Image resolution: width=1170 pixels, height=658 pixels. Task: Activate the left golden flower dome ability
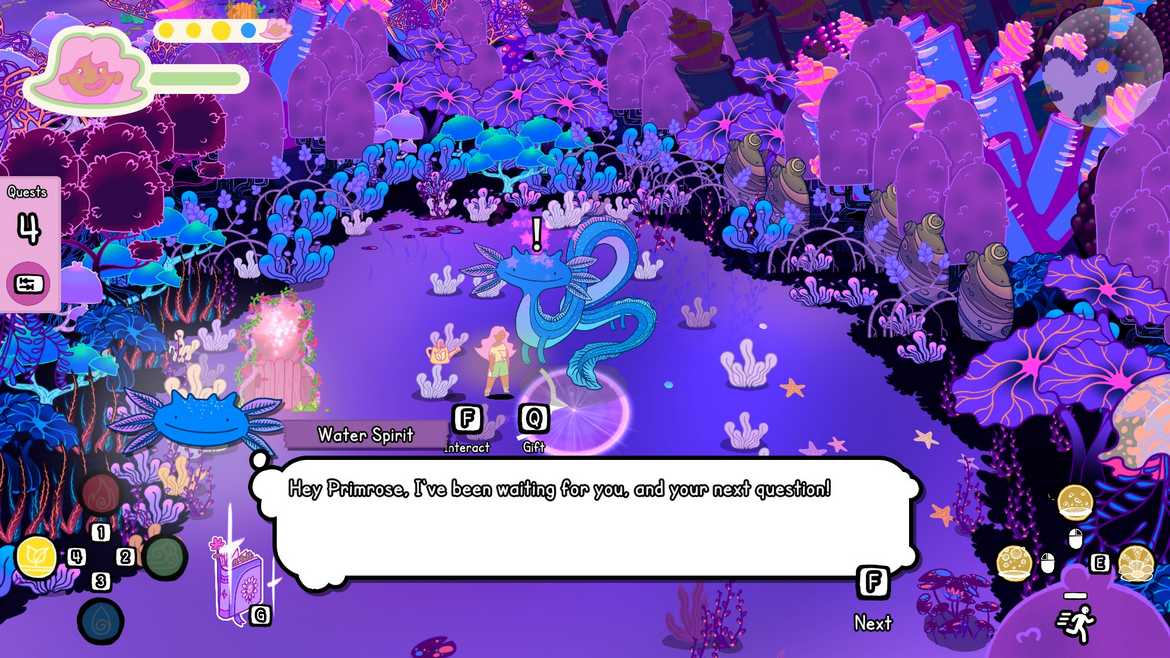tap(1014, 564)
